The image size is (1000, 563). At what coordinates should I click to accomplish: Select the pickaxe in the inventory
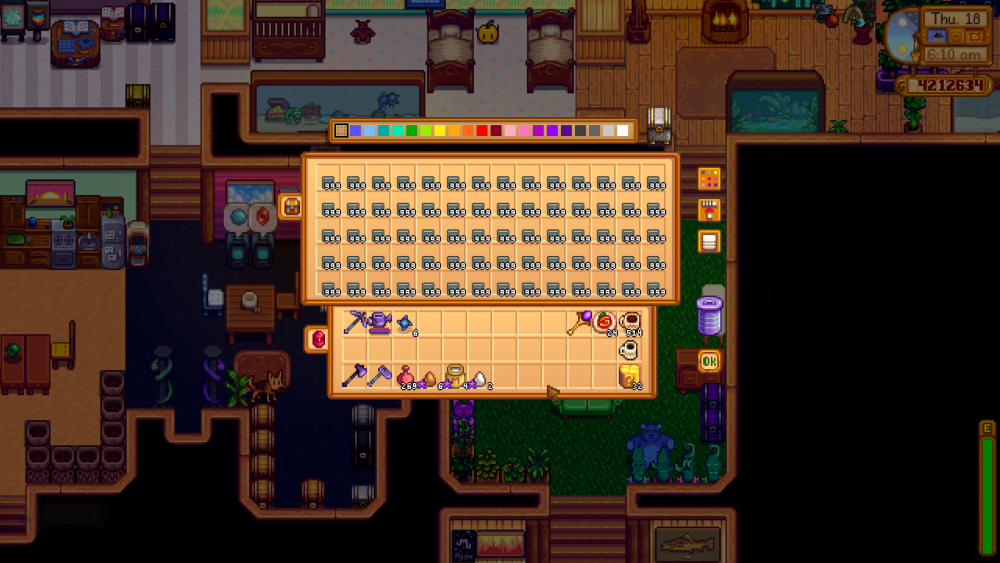[355, 322]
